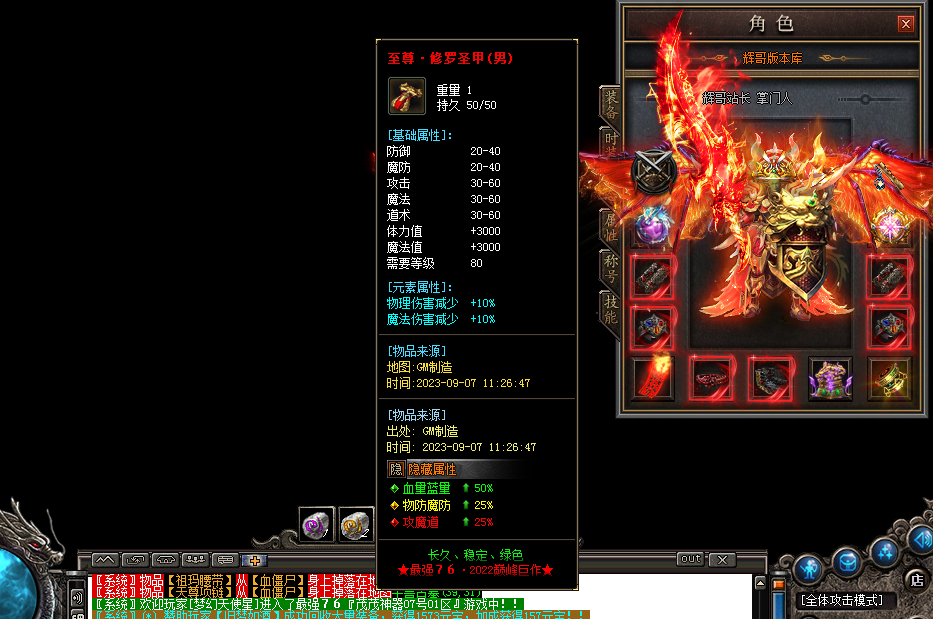
Task: Click the out button on bottom bar
Action: pos(689,559)
